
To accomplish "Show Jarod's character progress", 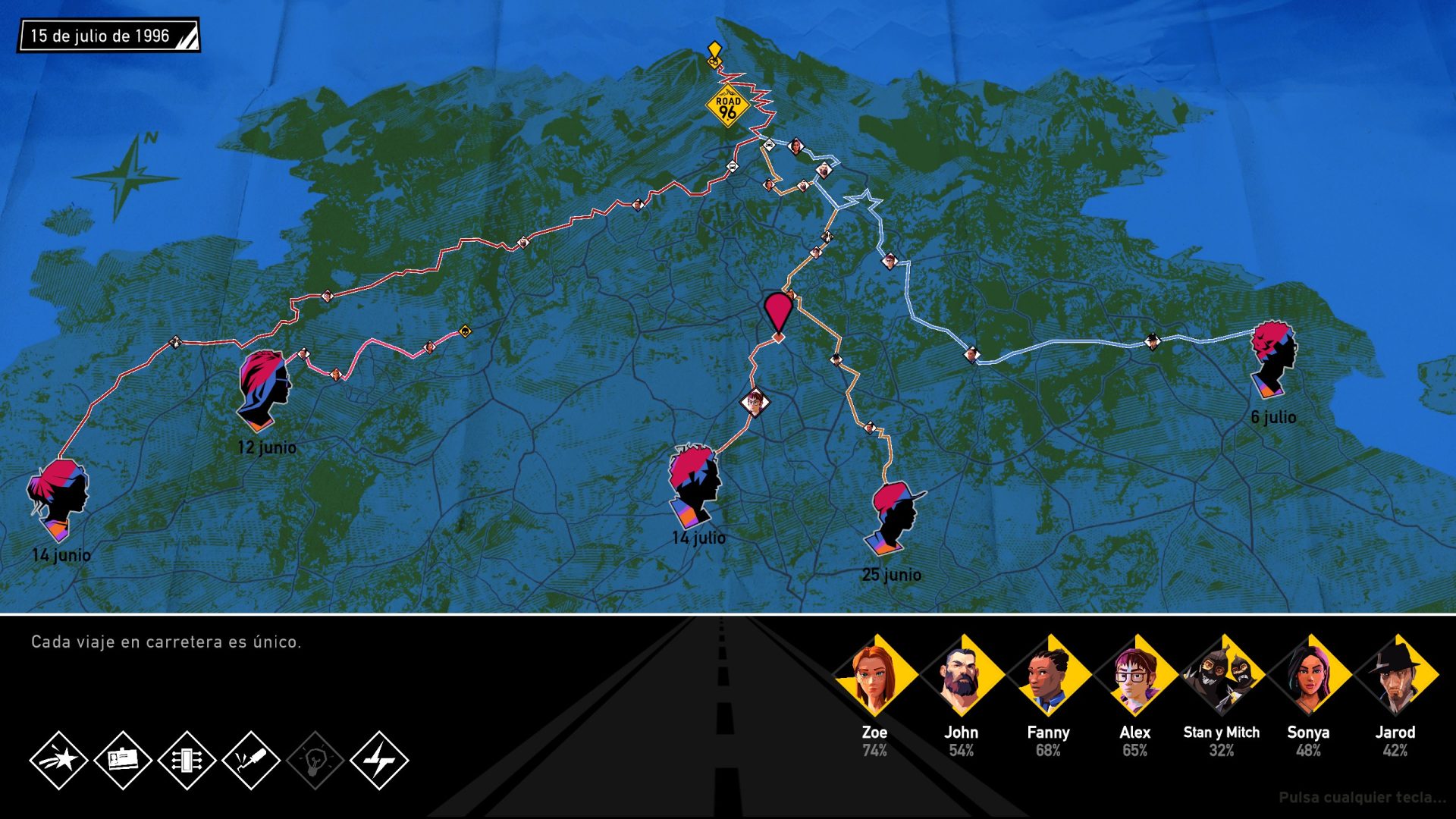I will (1395, 676).
